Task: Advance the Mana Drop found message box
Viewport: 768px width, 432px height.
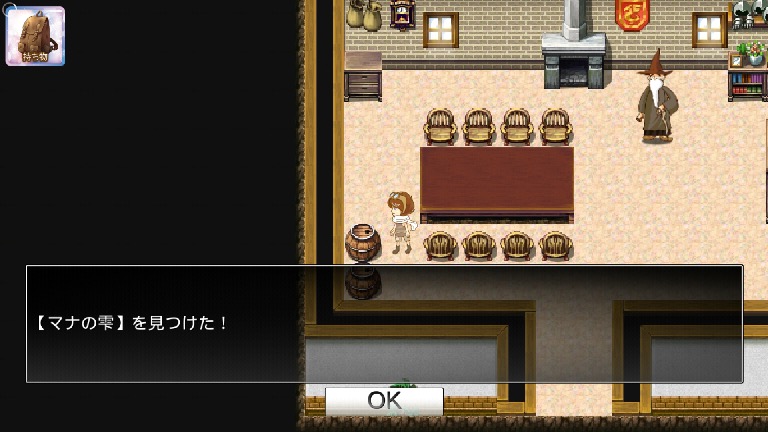Action: pyautogui.click(x=384, y=323)
